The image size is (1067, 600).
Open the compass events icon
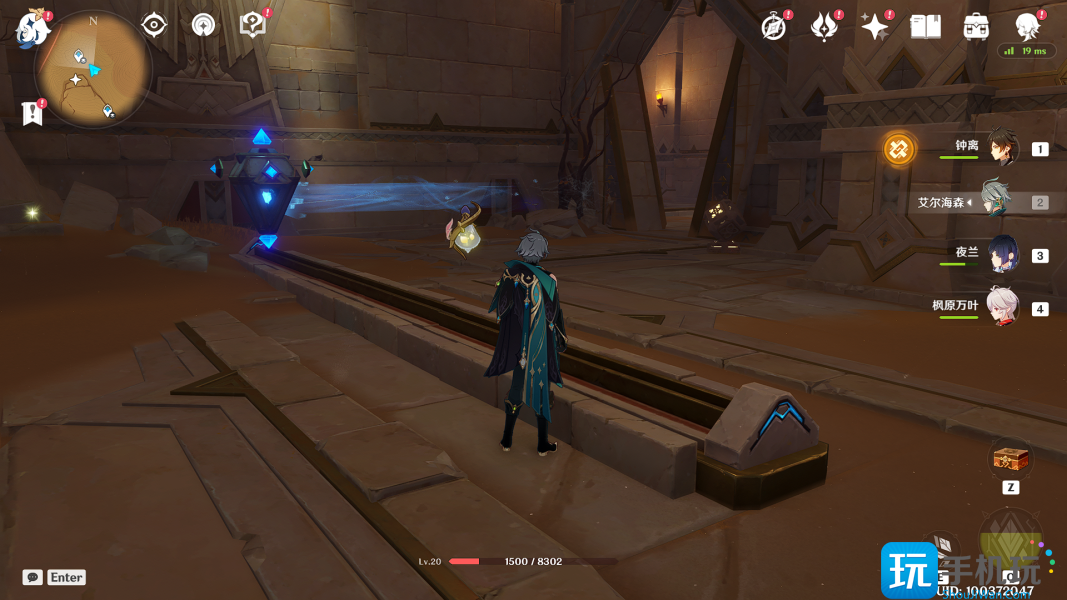pyautogui.click(x=773, y=27)
